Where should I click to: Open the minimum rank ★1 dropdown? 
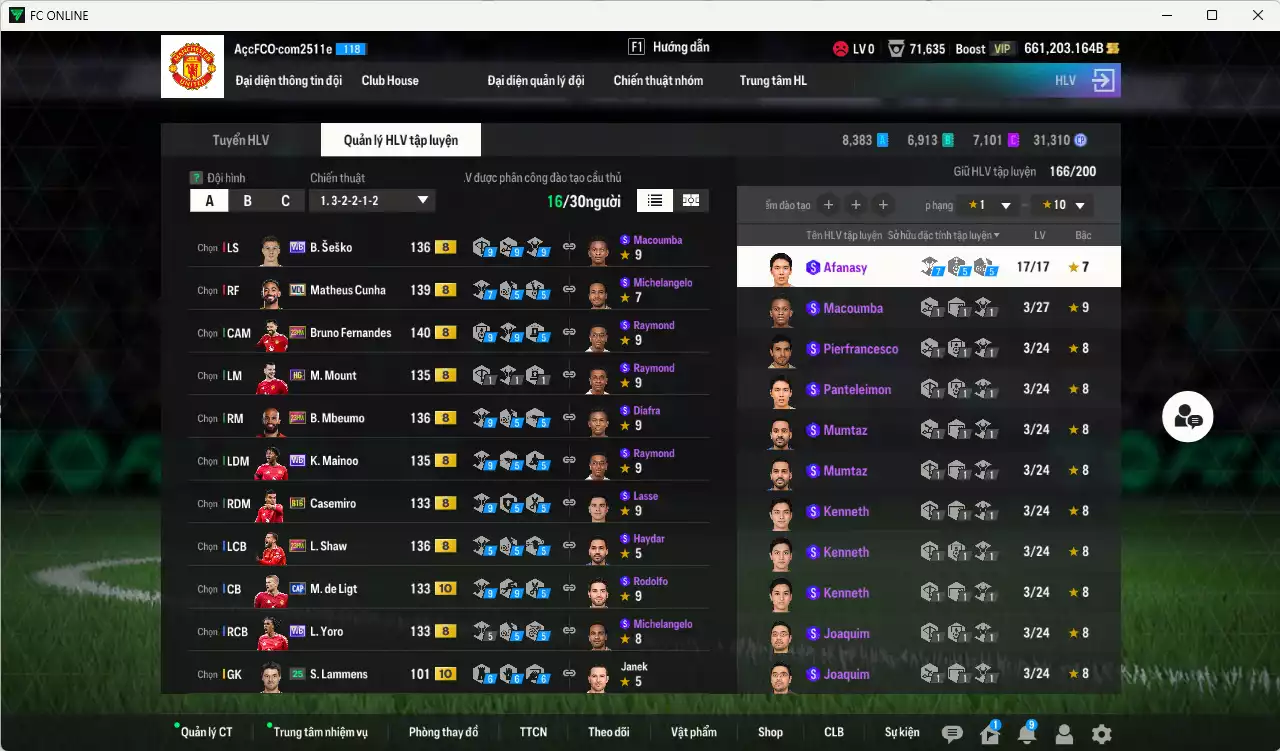point(985,204)
